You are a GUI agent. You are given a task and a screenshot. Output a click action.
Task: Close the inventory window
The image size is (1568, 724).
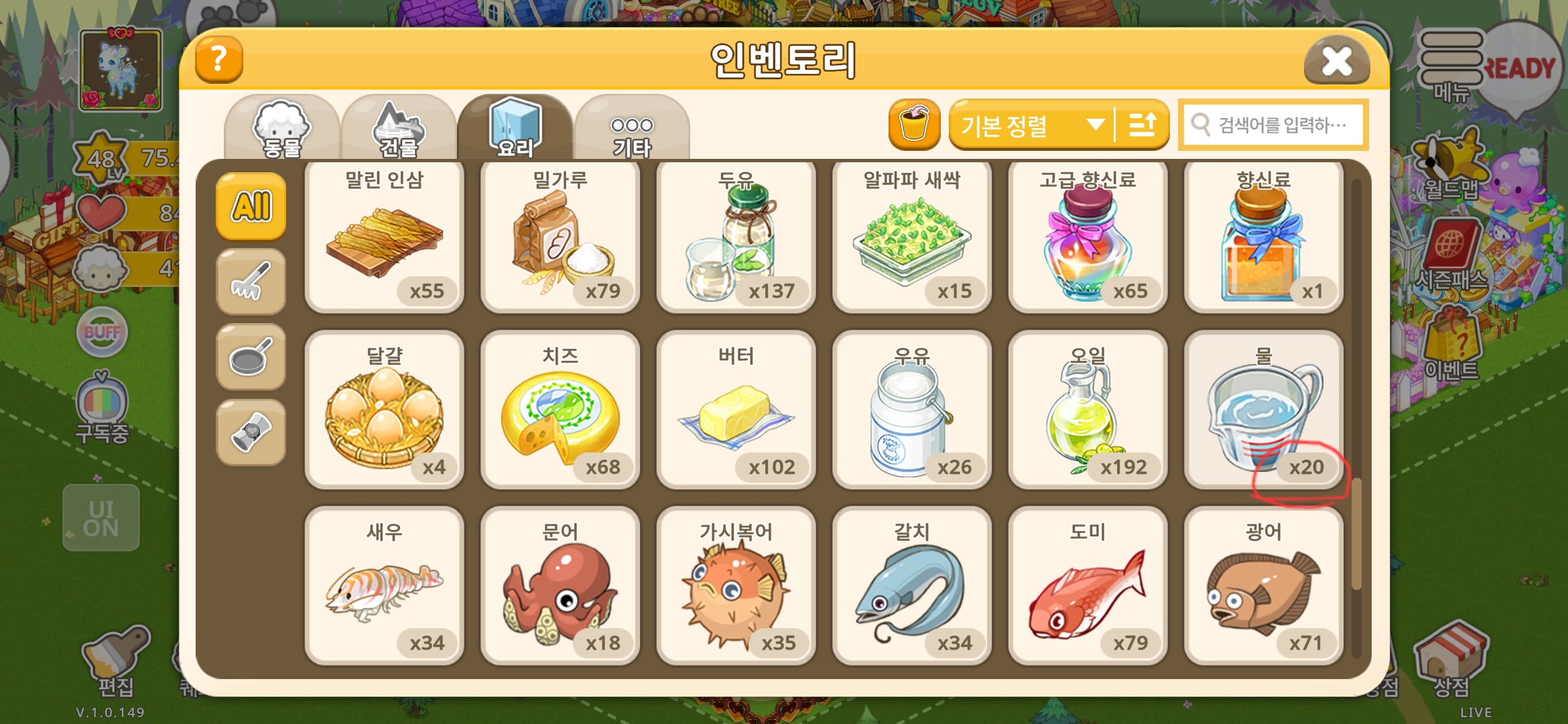pyautogui.click(x=1336, y=62)
